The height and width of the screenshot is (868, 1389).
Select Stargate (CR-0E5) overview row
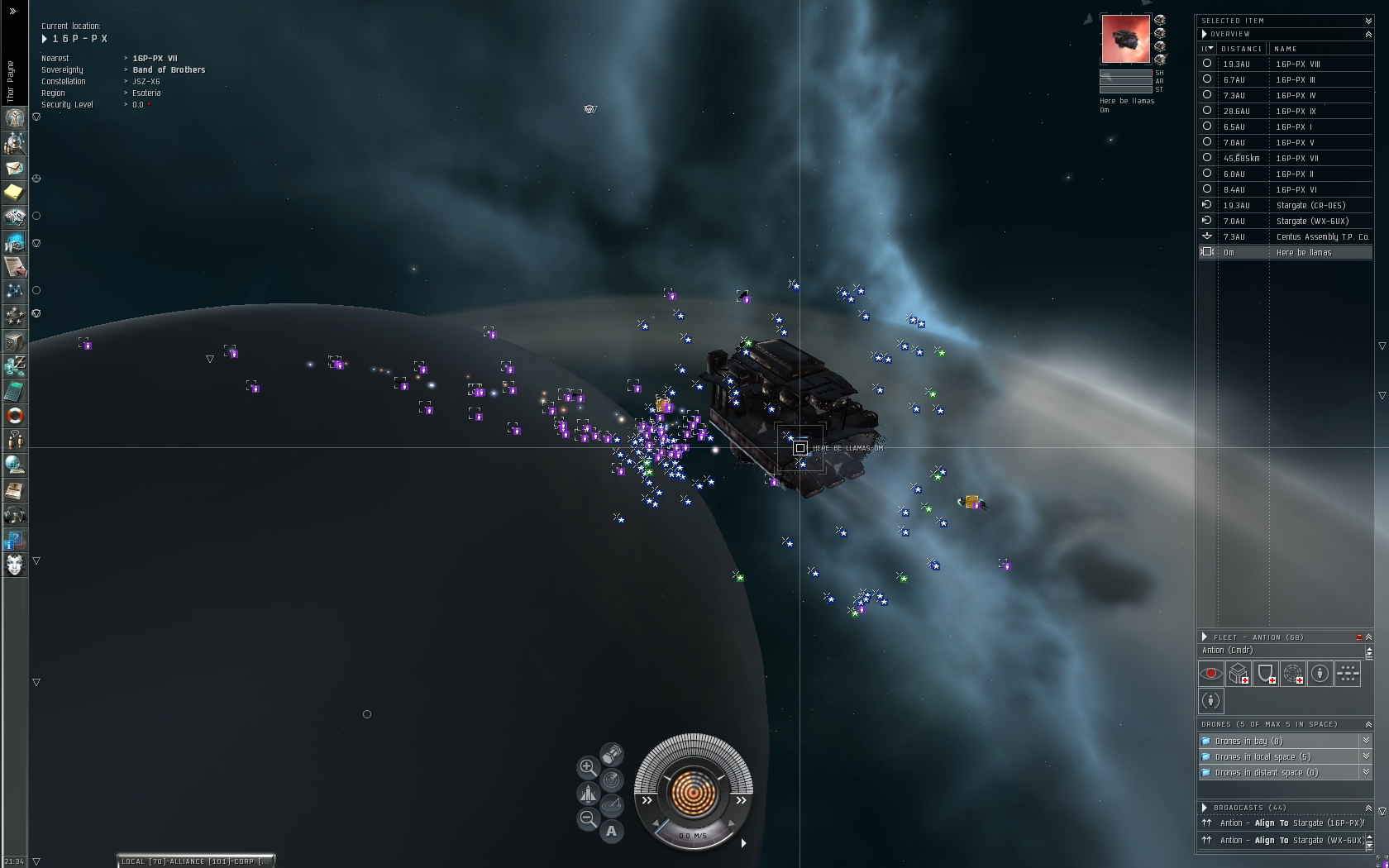(x=1310, y=205)
